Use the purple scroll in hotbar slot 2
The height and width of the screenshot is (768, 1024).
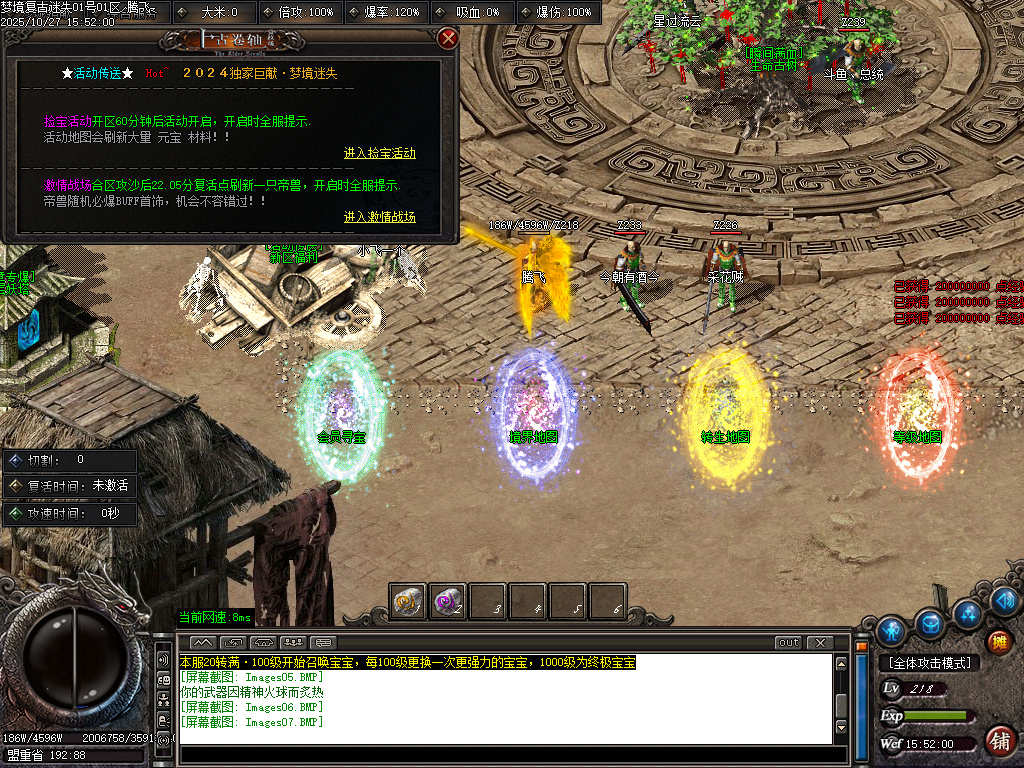[447, 601]
